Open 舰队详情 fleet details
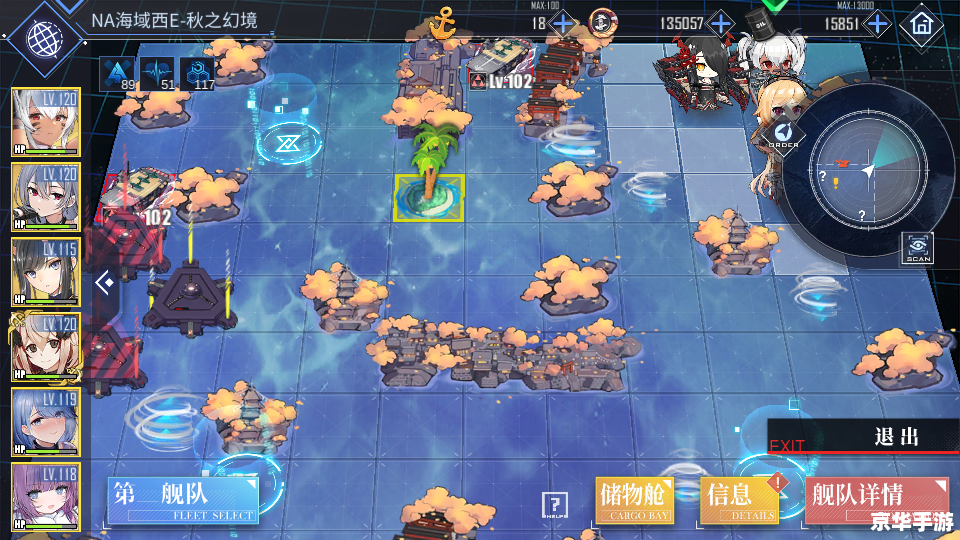This screenshot has width=960, height=540. [875, 499]
